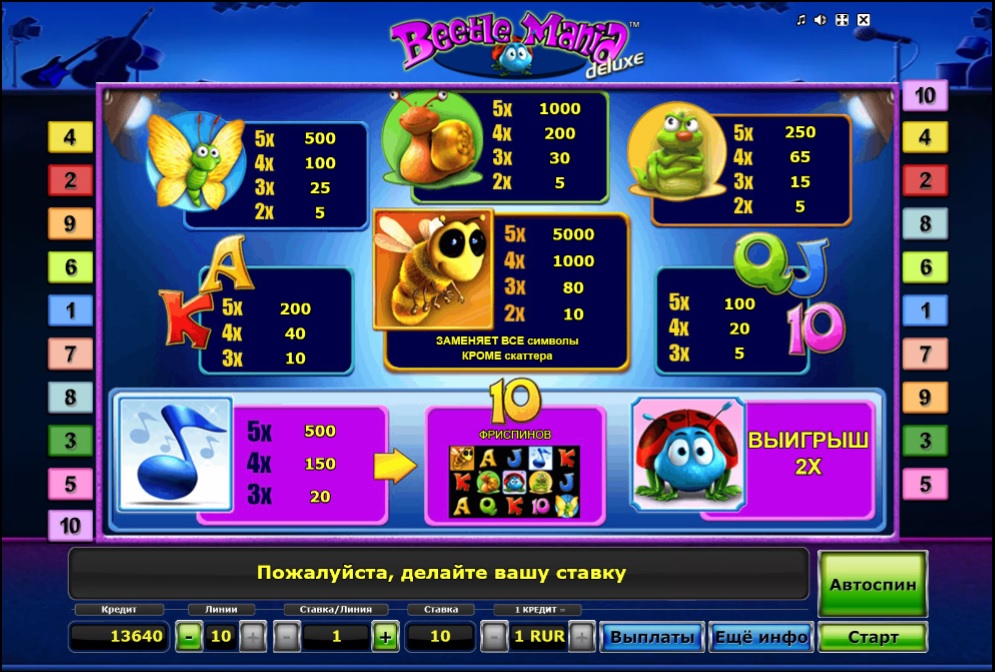Raise the bet per line (Ставка/Линия)
Image resolution: width=995 pixels, height=672 pixels.
click(x=386, y=636)
